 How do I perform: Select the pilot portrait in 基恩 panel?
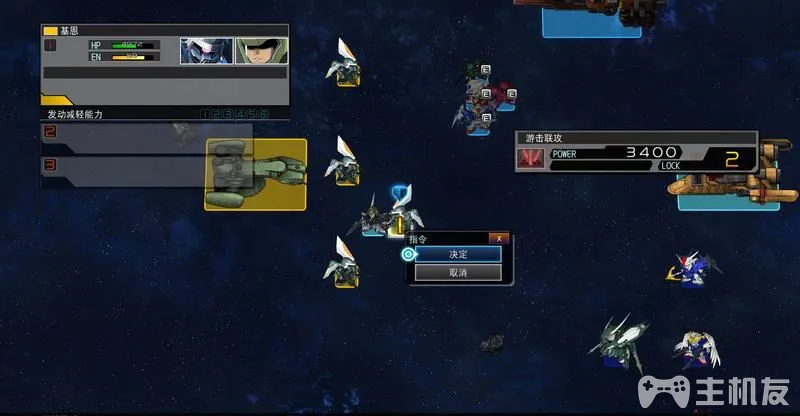click(x=261, y=51)
